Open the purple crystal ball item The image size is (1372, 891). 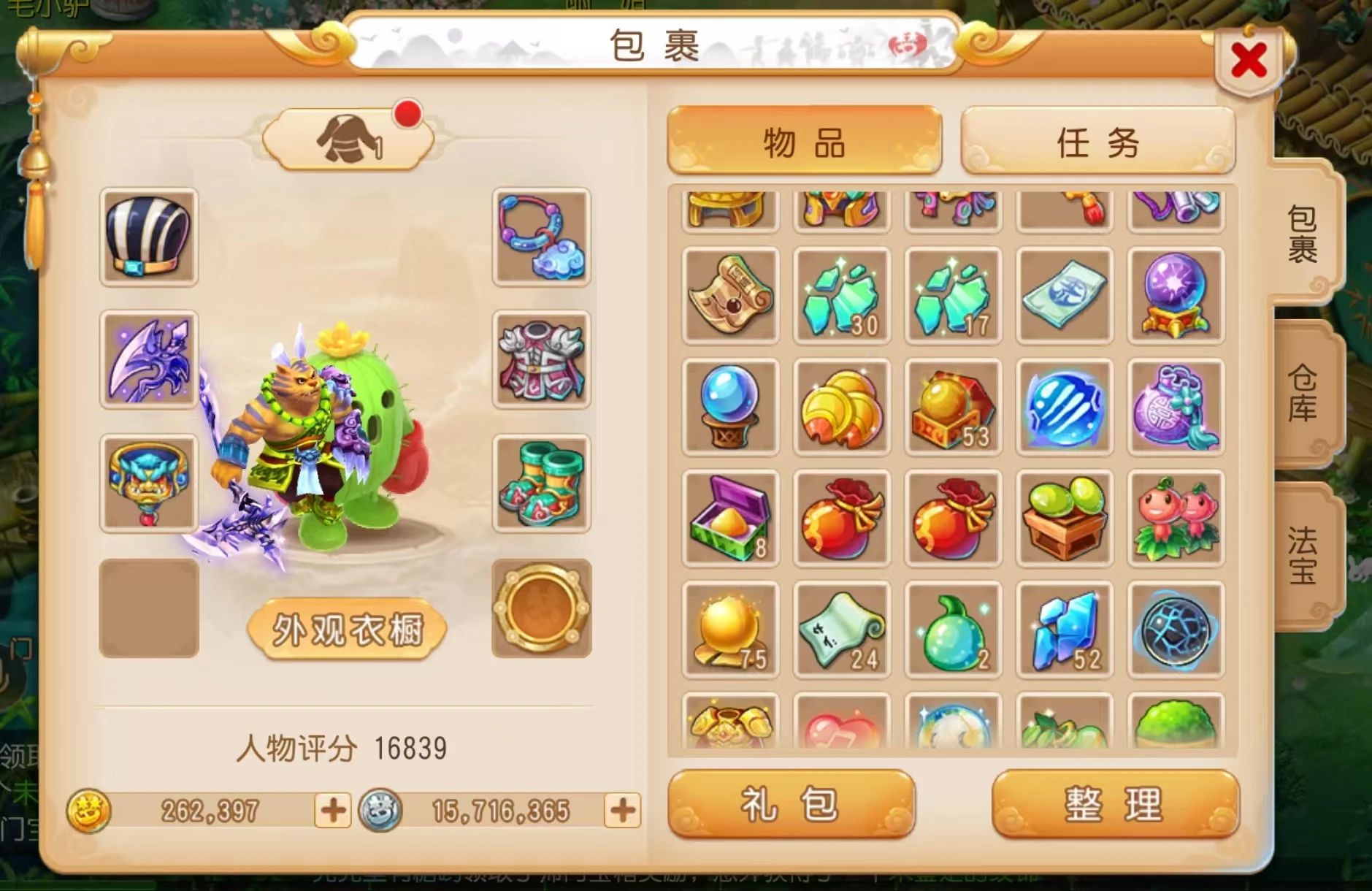click(x=1176, y=296)
